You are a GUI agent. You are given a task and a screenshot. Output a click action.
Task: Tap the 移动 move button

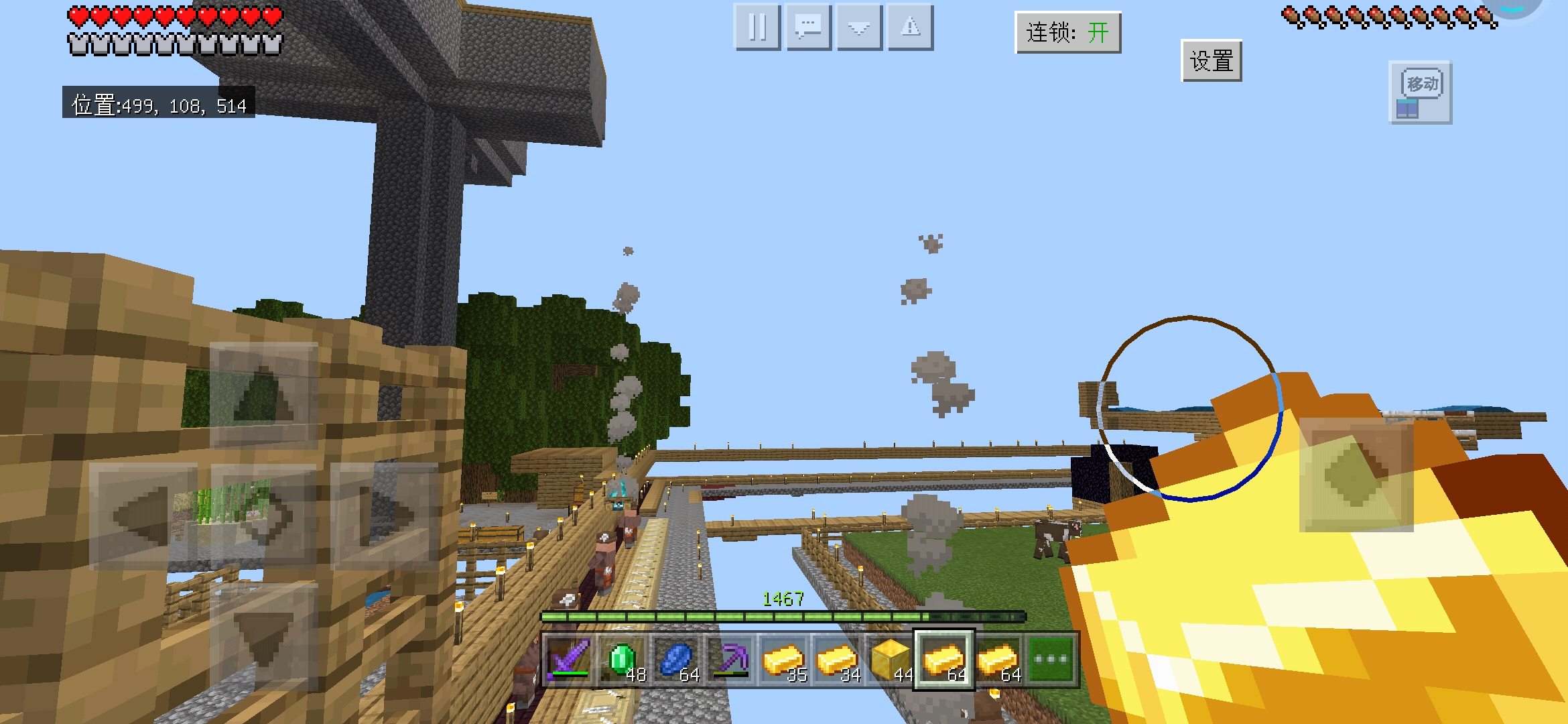1420,93
